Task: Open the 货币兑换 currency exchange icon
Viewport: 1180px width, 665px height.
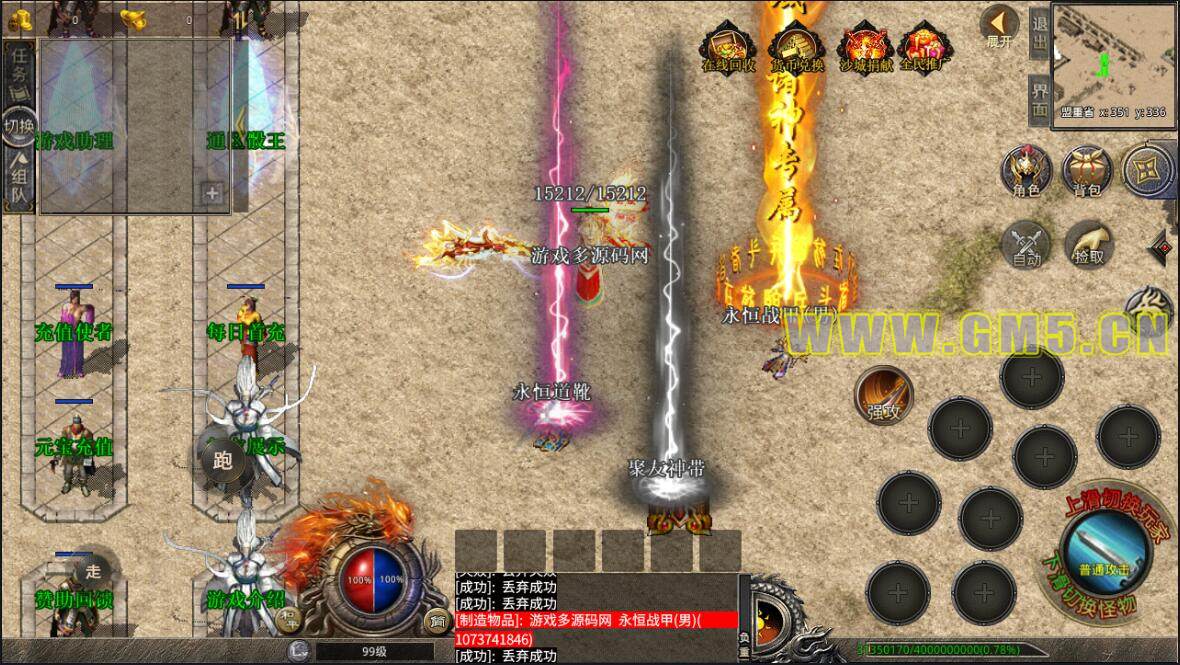Action: coord(797,47)
